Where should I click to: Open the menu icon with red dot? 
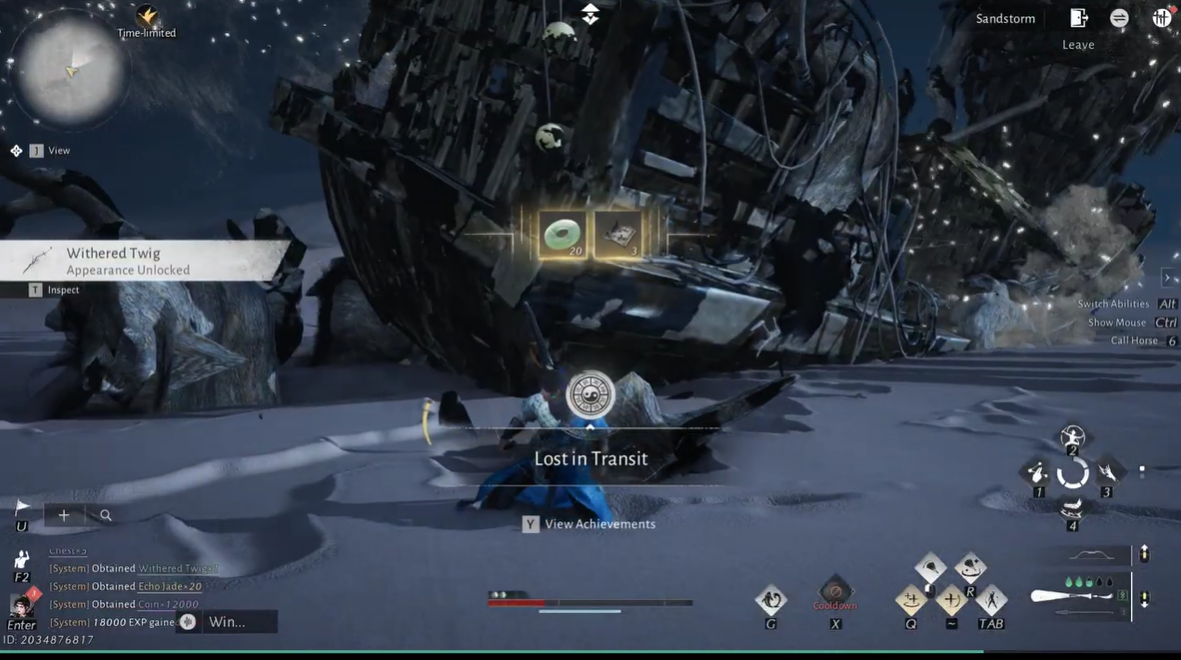1161,18
